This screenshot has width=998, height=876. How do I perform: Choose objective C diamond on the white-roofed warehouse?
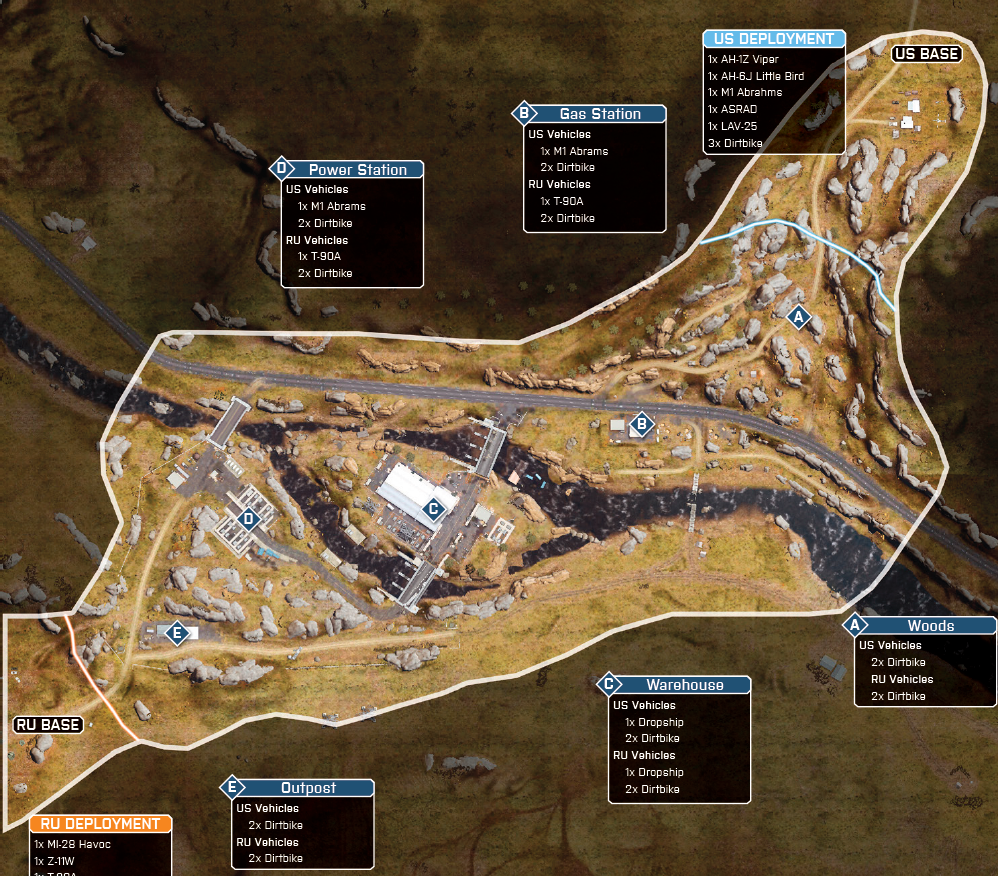(433, 509)
